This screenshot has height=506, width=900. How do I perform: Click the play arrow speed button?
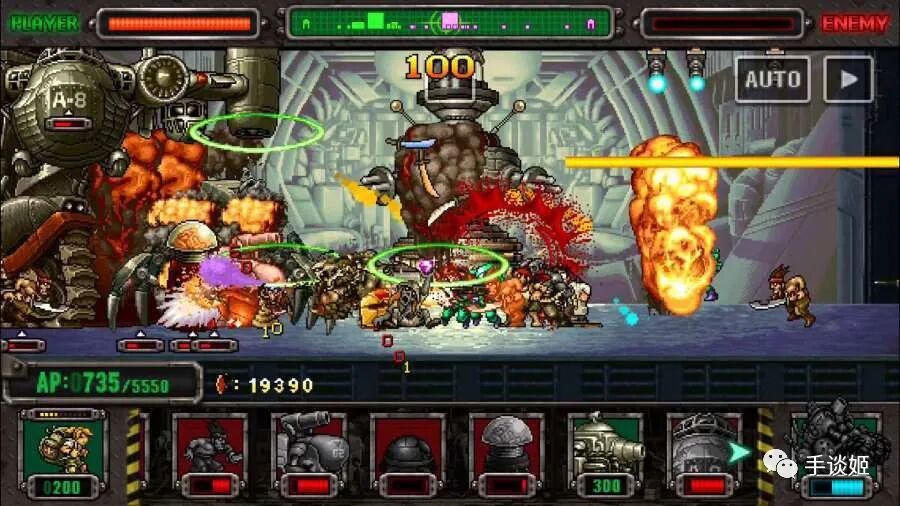pos(848,79)
